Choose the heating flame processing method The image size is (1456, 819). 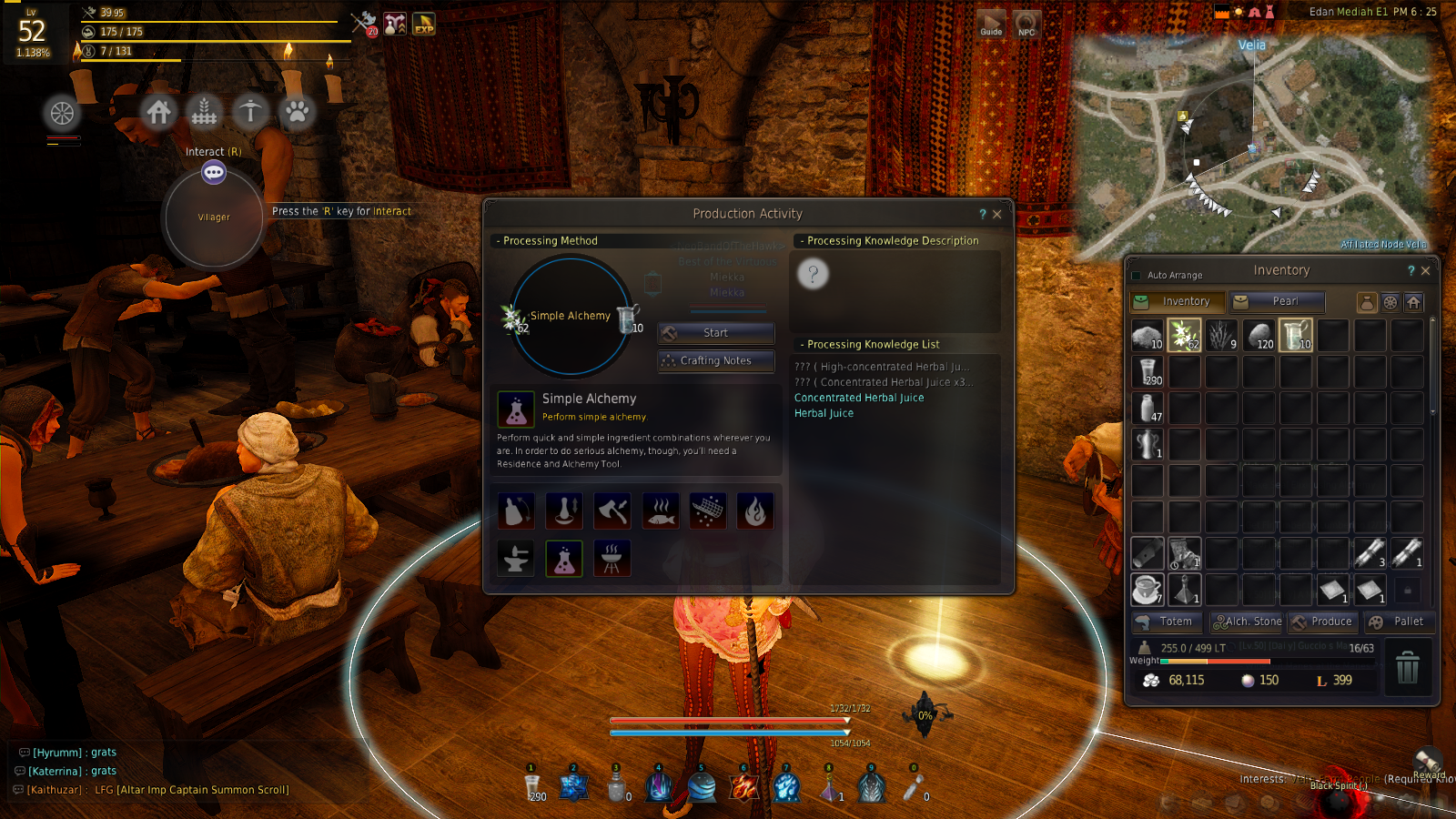[x=754, y=511]
